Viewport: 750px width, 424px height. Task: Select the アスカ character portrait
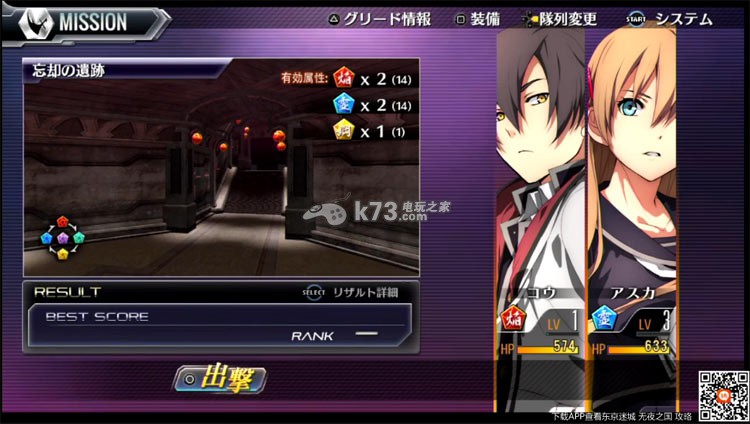(x=632, y=180)
